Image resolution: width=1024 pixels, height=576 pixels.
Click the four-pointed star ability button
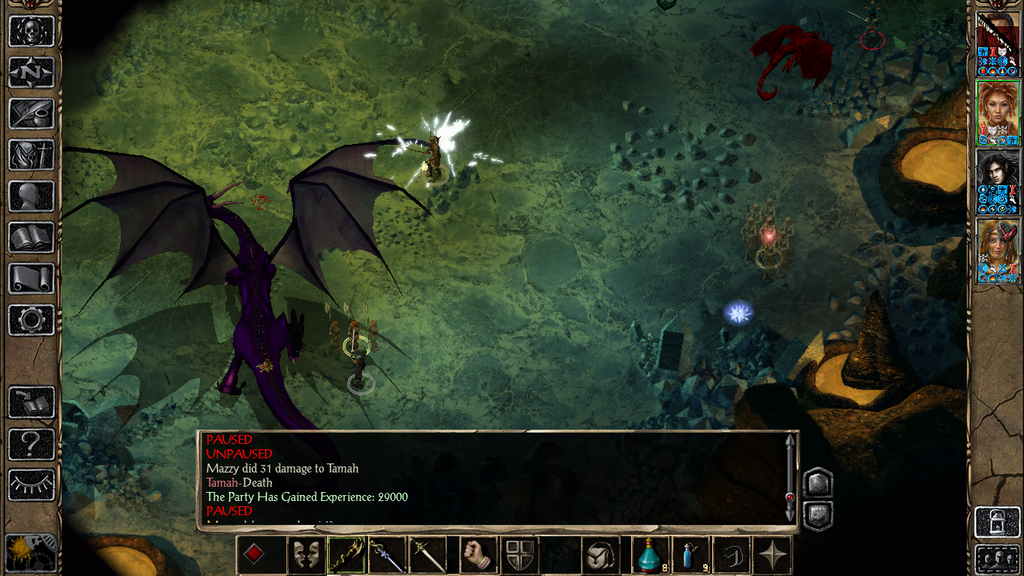click(x=773, y=555)
